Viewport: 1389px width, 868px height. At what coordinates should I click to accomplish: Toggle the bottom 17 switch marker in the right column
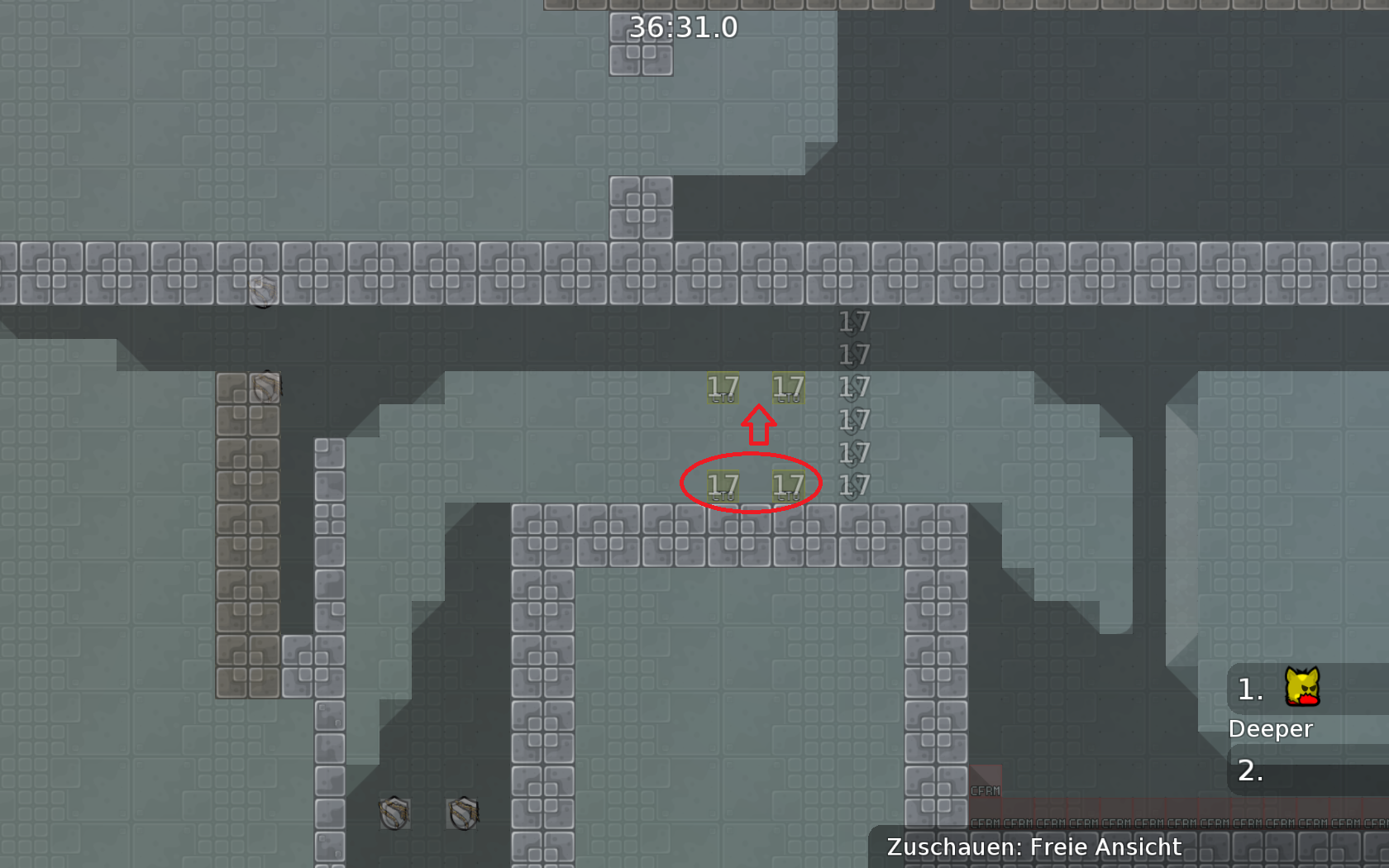click(x=853, y=486)
